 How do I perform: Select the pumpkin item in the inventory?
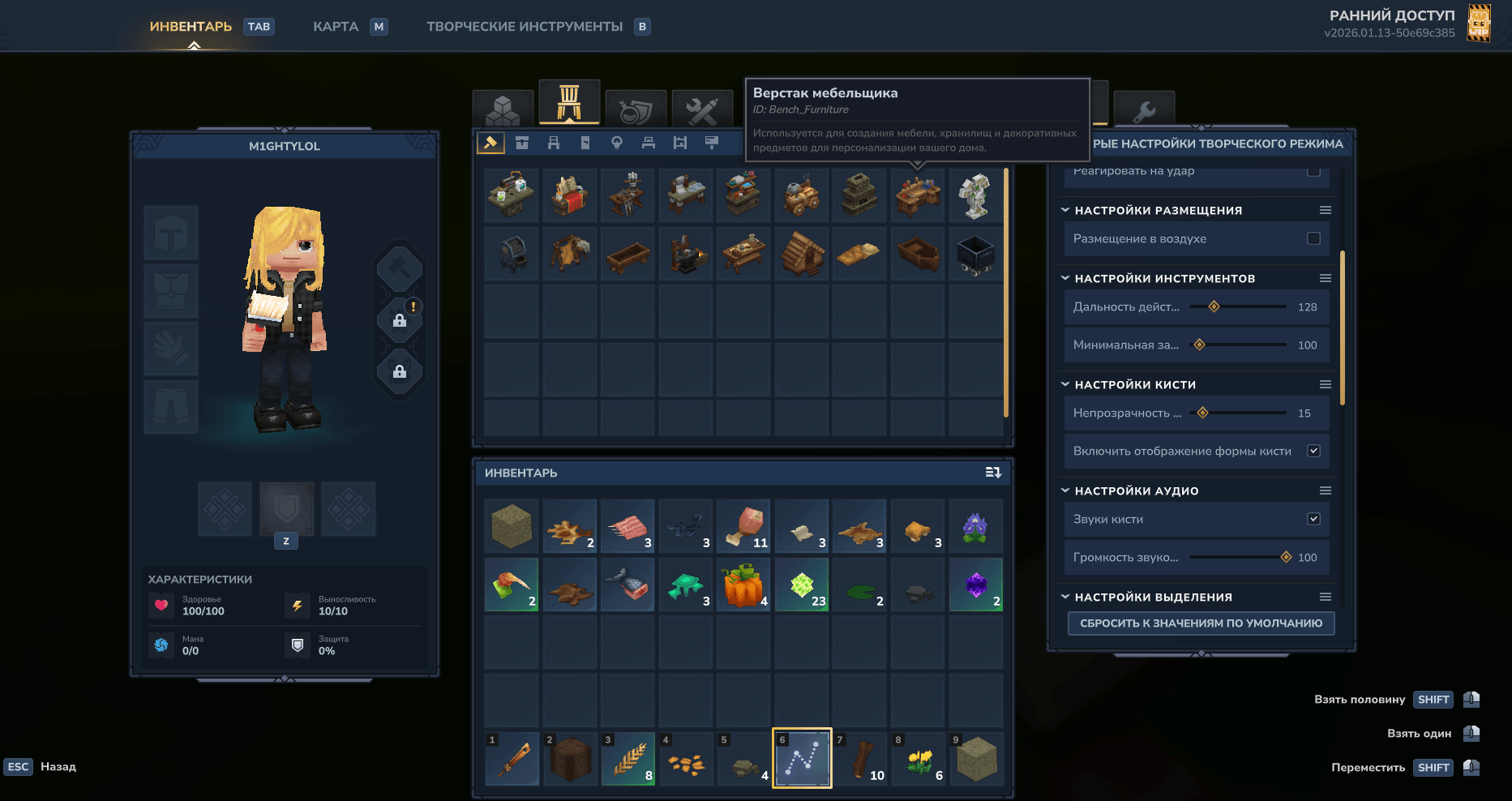click(x=743, y=585)
